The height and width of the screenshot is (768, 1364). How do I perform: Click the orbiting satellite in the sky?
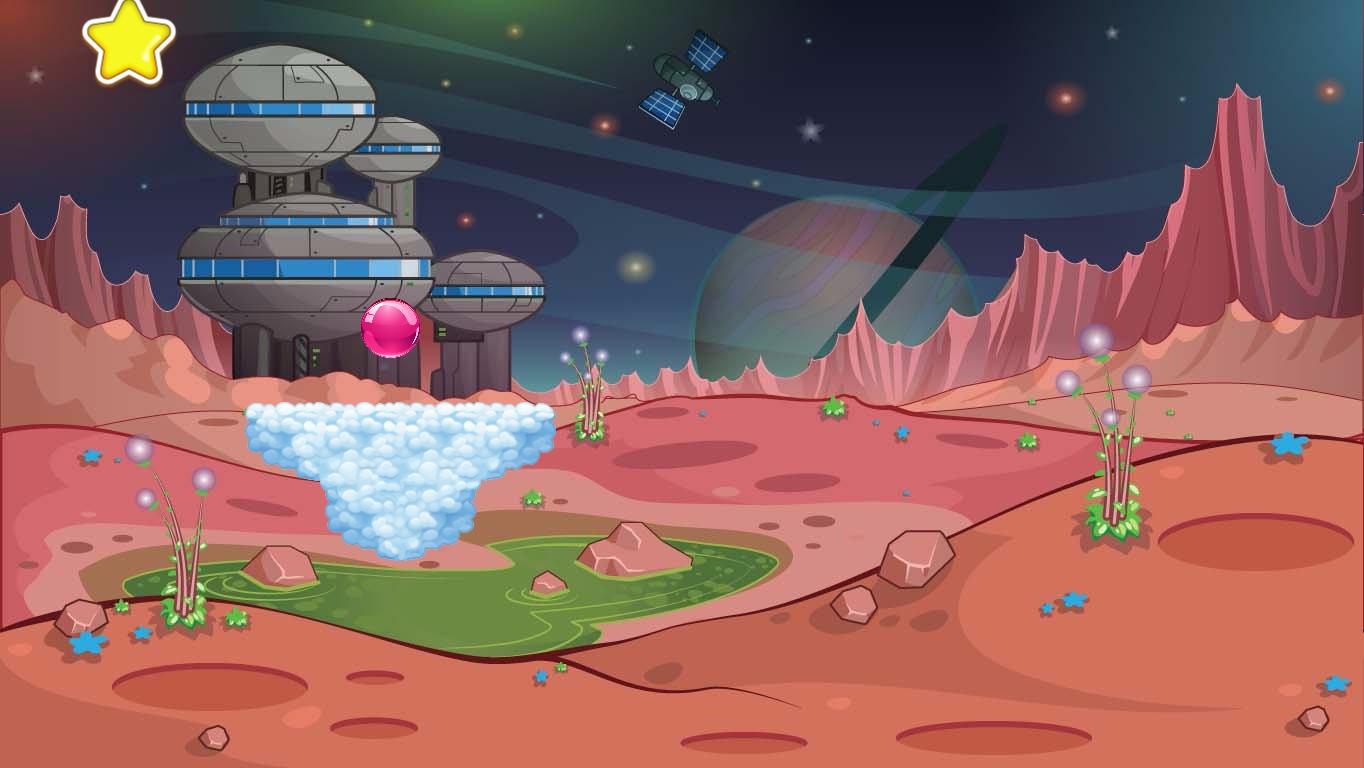coord(683,78)
